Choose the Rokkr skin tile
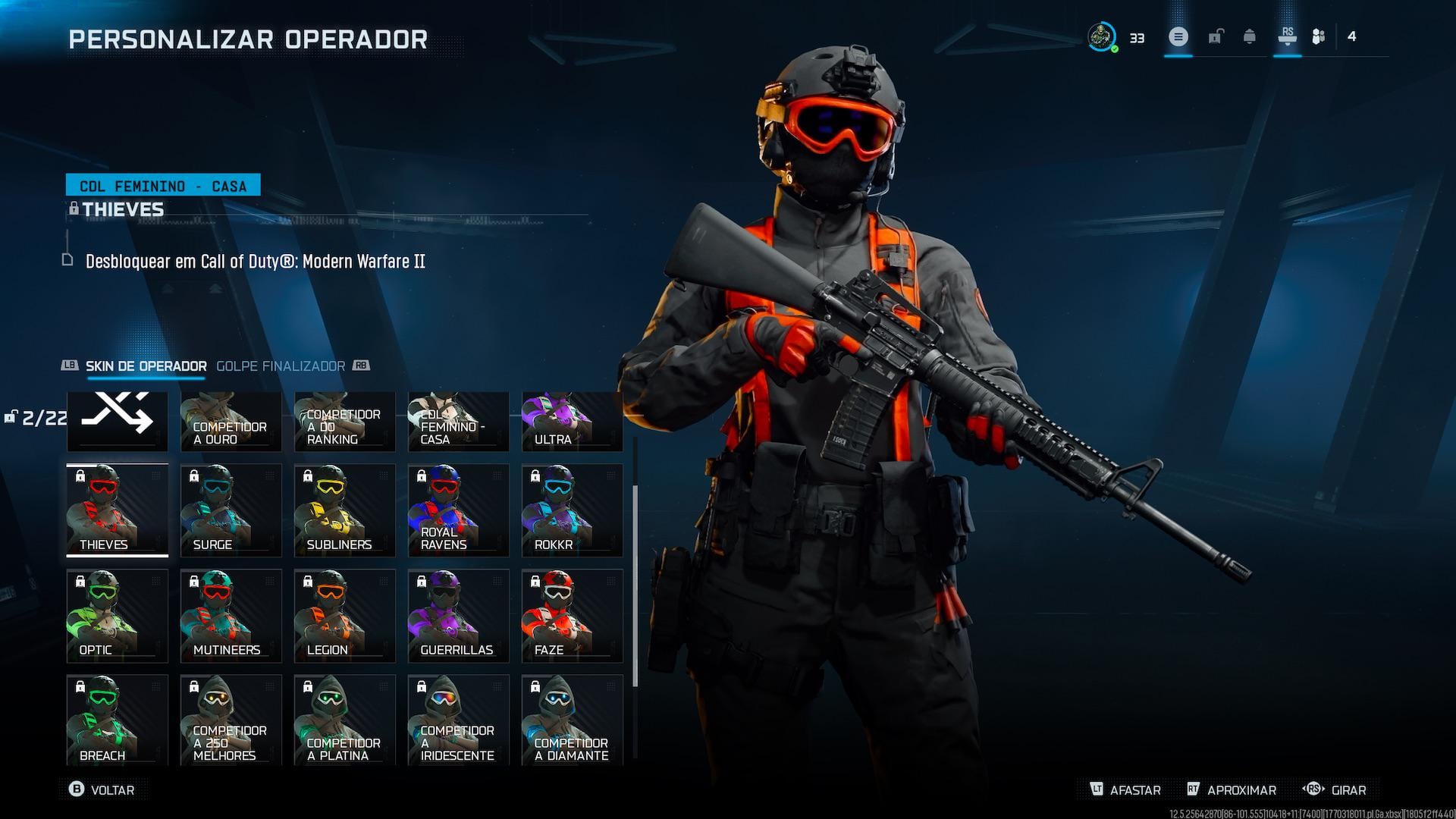The image size is (1456, 819). (x=573, y=510)
